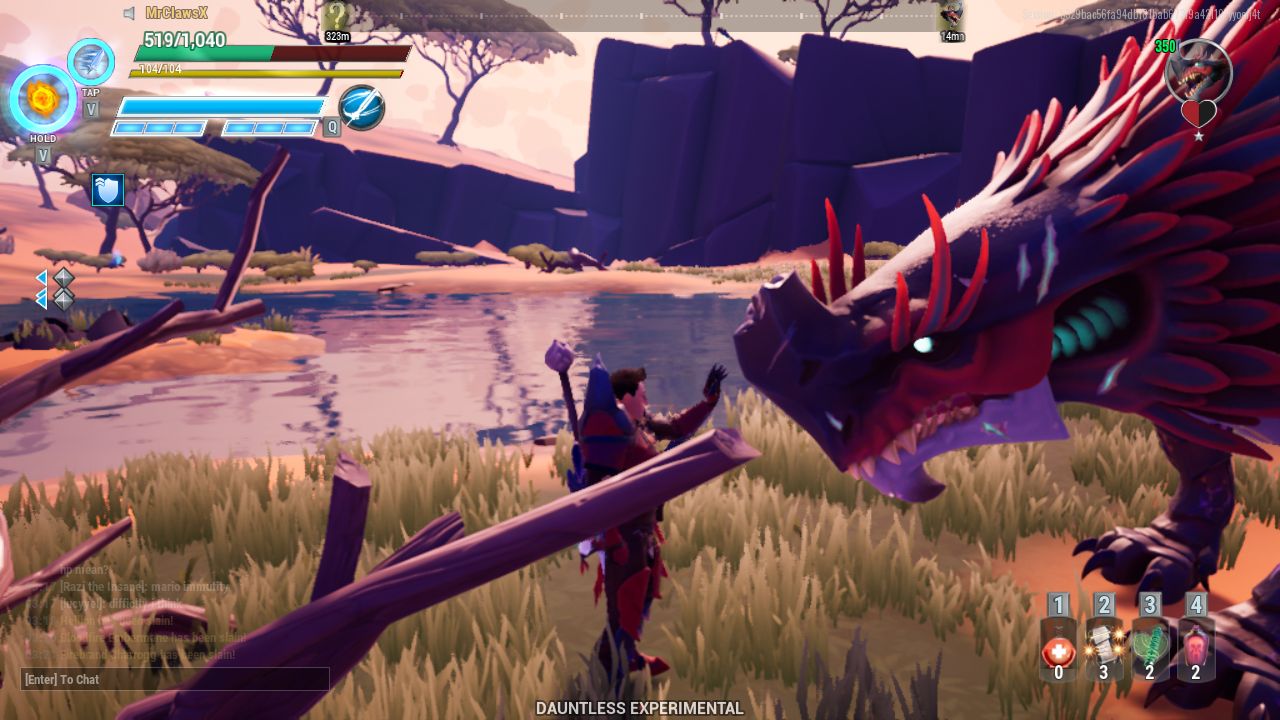
Task: Click the blue shield buff icon
Action: tap(108, 188)
